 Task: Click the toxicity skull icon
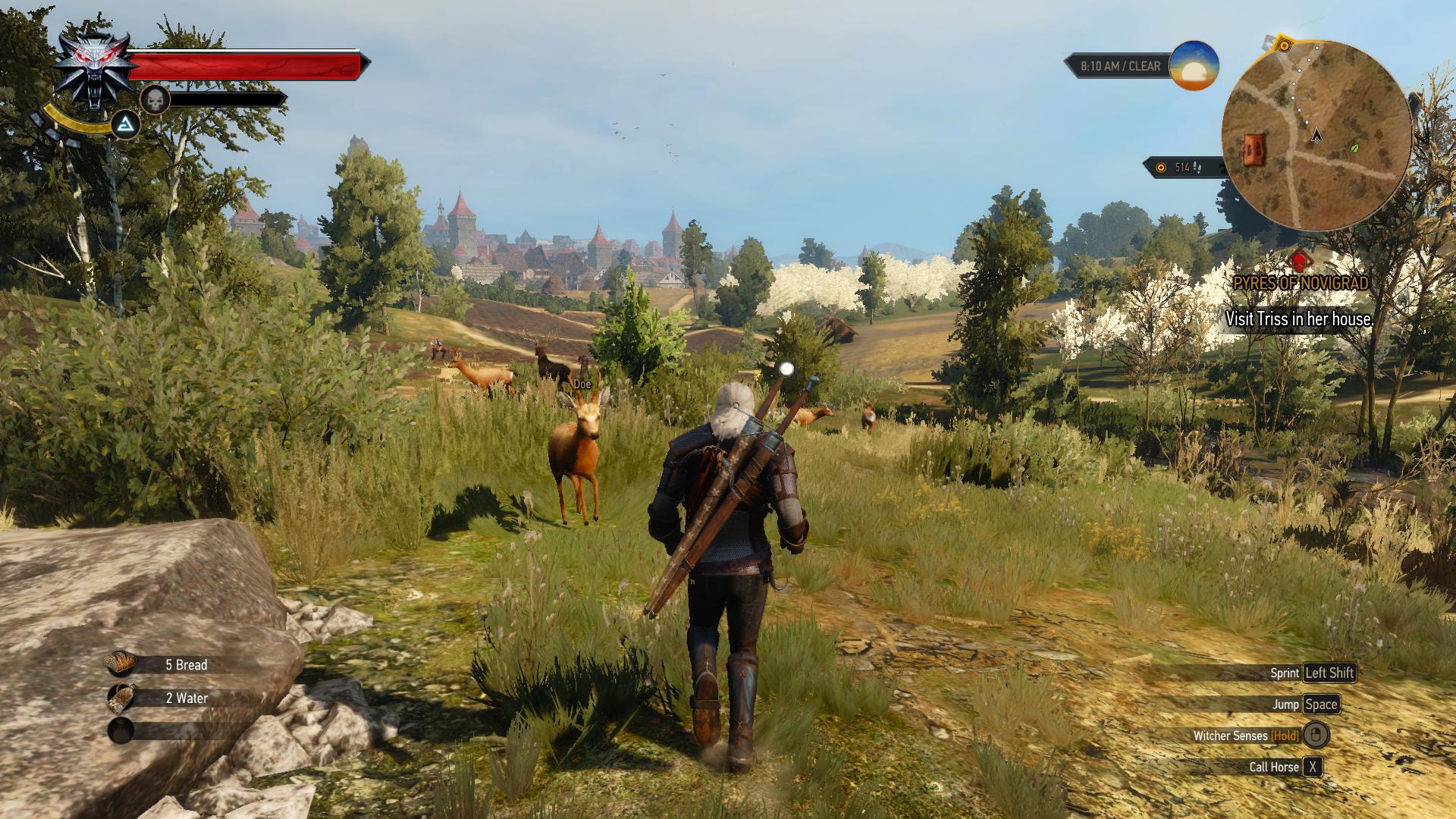click(156, 101)
